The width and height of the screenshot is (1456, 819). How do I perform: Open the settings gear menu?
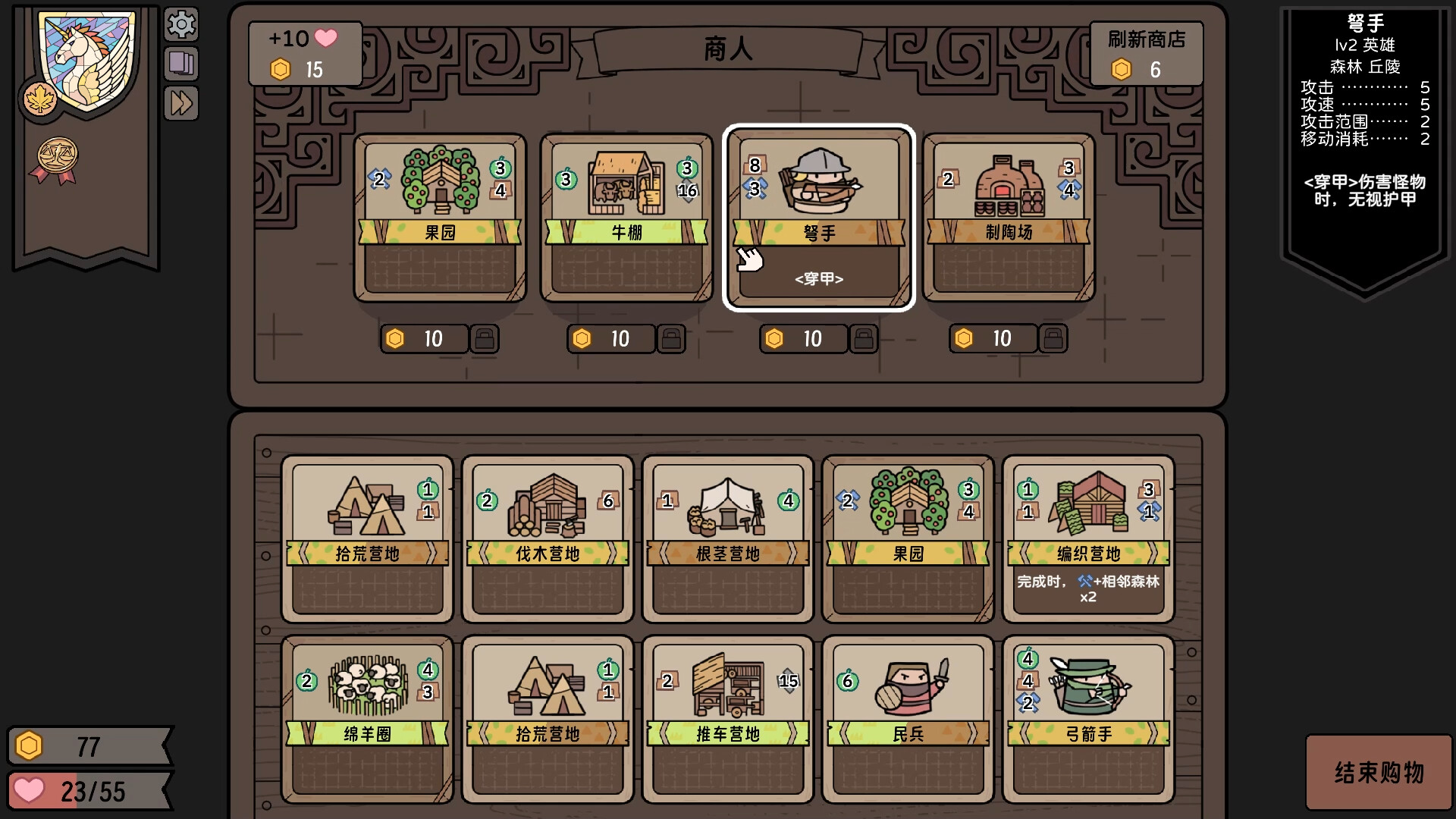tap(181, 25)
